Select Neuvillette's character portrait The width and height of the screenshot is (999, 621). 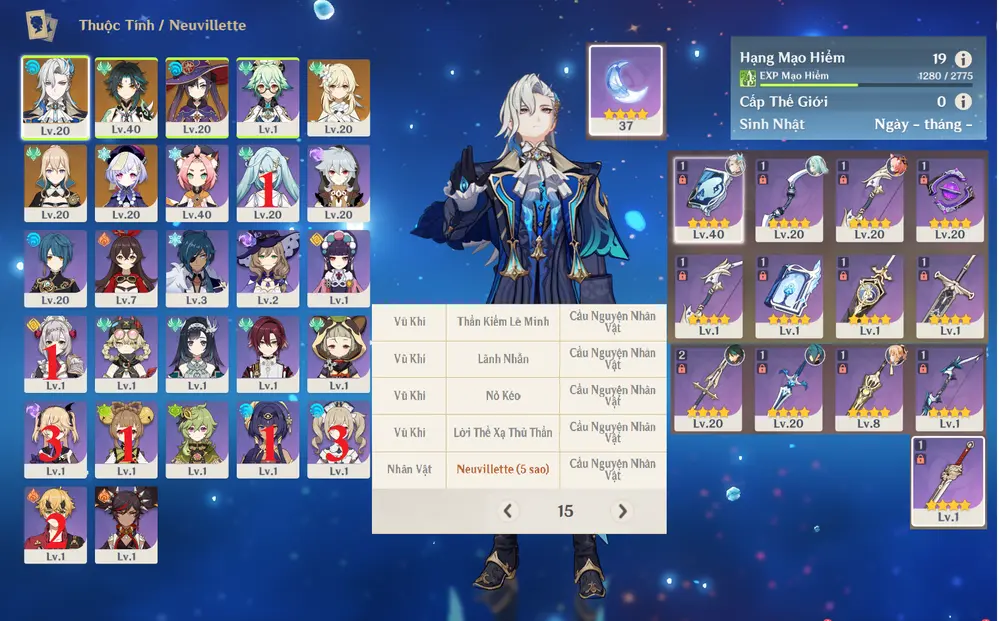click(x=54, y=96)
